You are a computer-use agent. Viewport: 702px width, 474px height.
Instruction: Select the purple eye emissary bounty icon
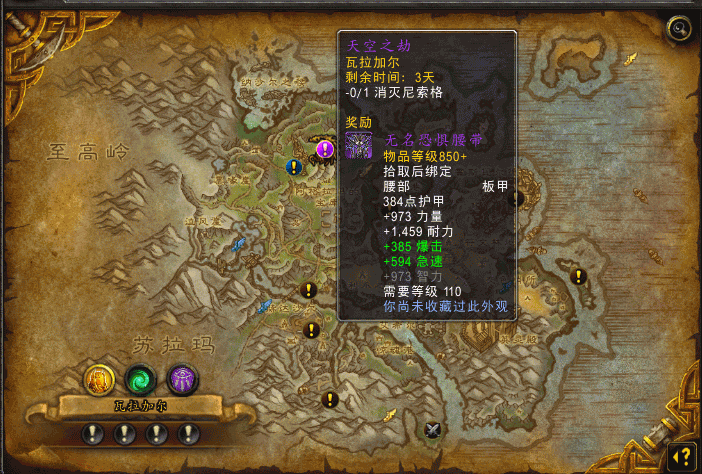coord(182,379)
